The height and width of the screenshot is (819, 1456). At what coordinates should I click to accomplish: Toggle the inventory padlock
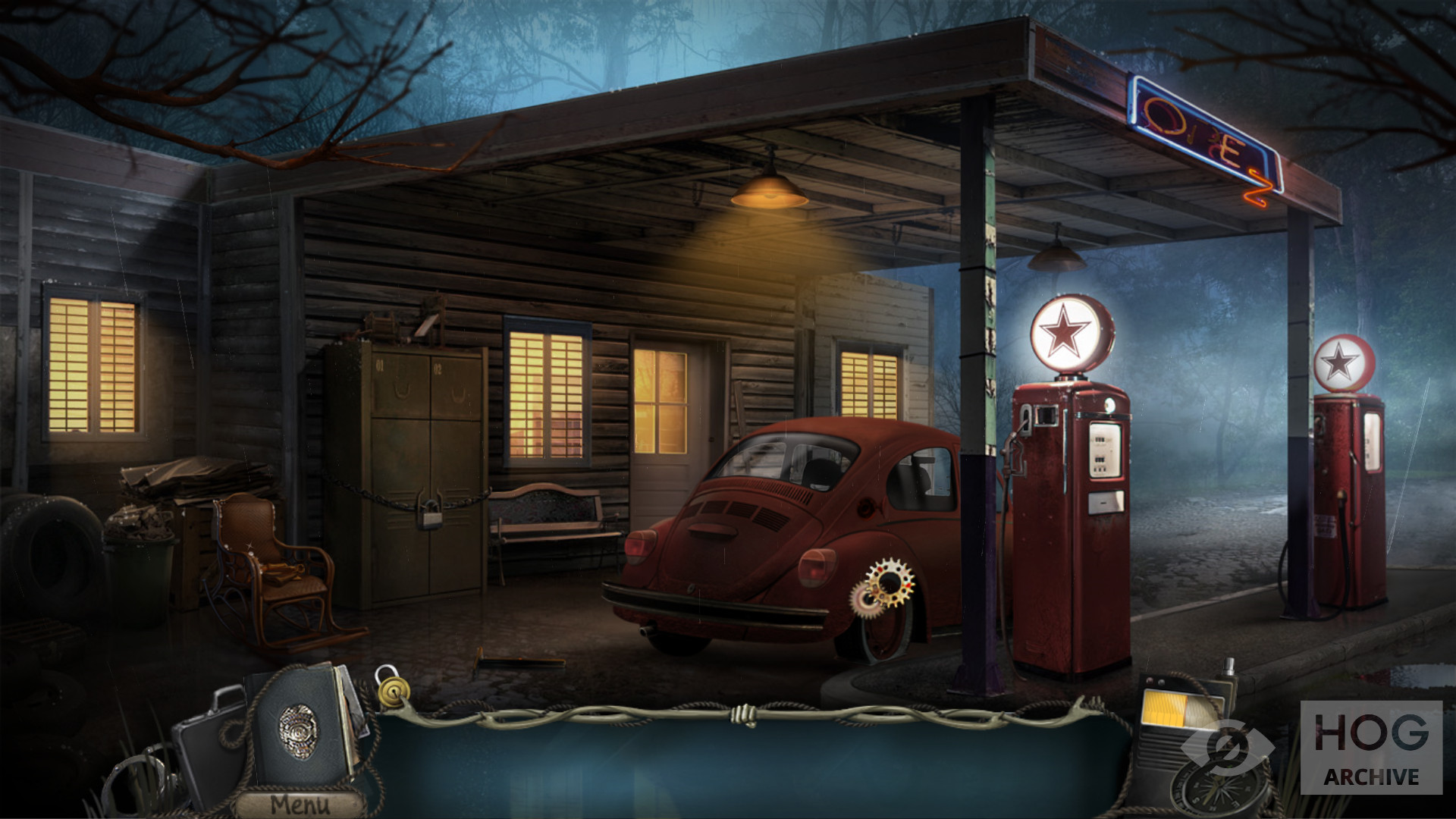(392, 686)
